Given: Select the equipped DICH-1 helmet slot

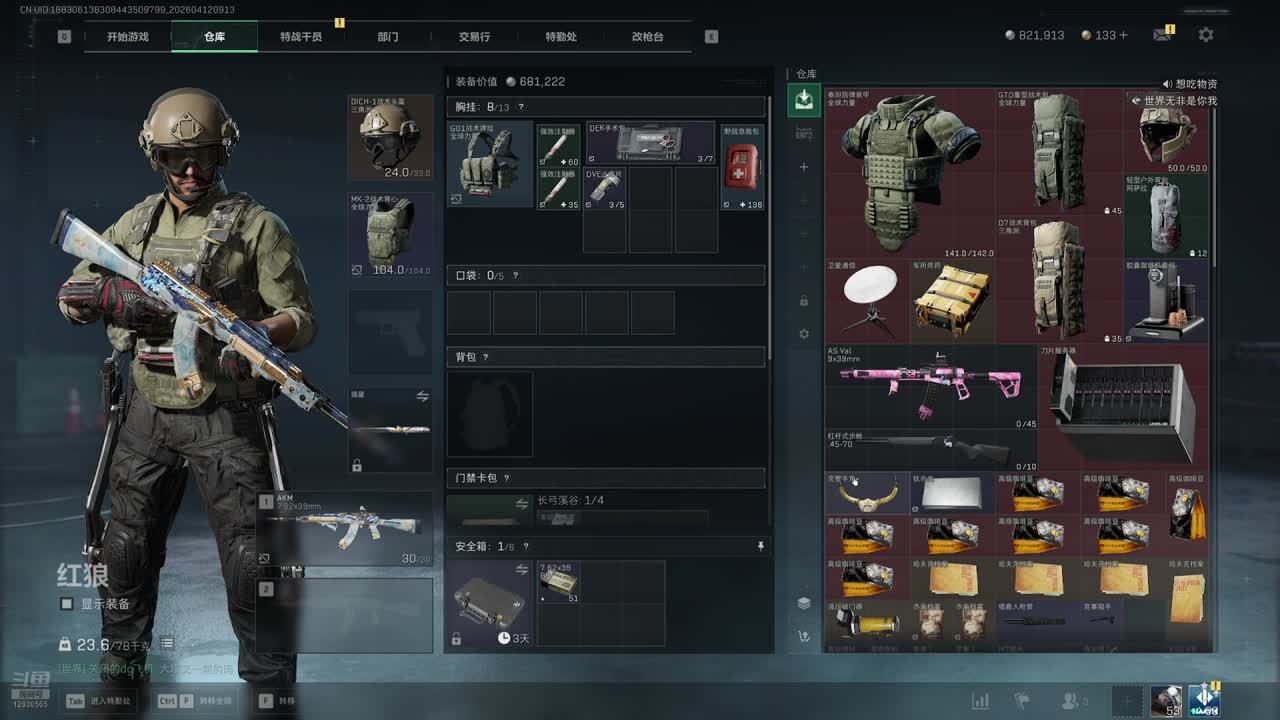Looking at the screenshot, I should tap(390, 138).
